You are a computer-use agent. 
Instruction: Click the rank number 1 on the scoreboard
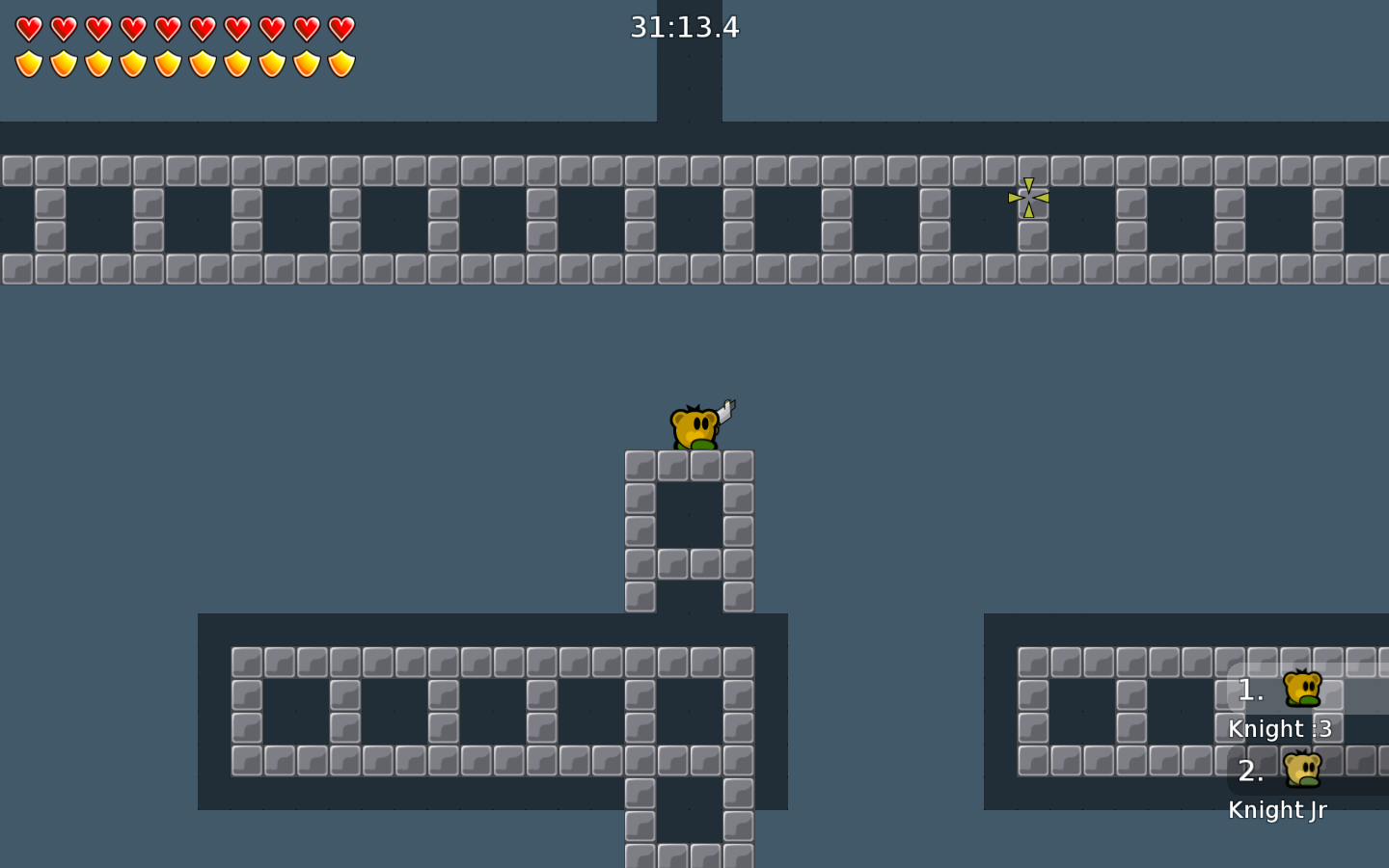pos(1248,691)
